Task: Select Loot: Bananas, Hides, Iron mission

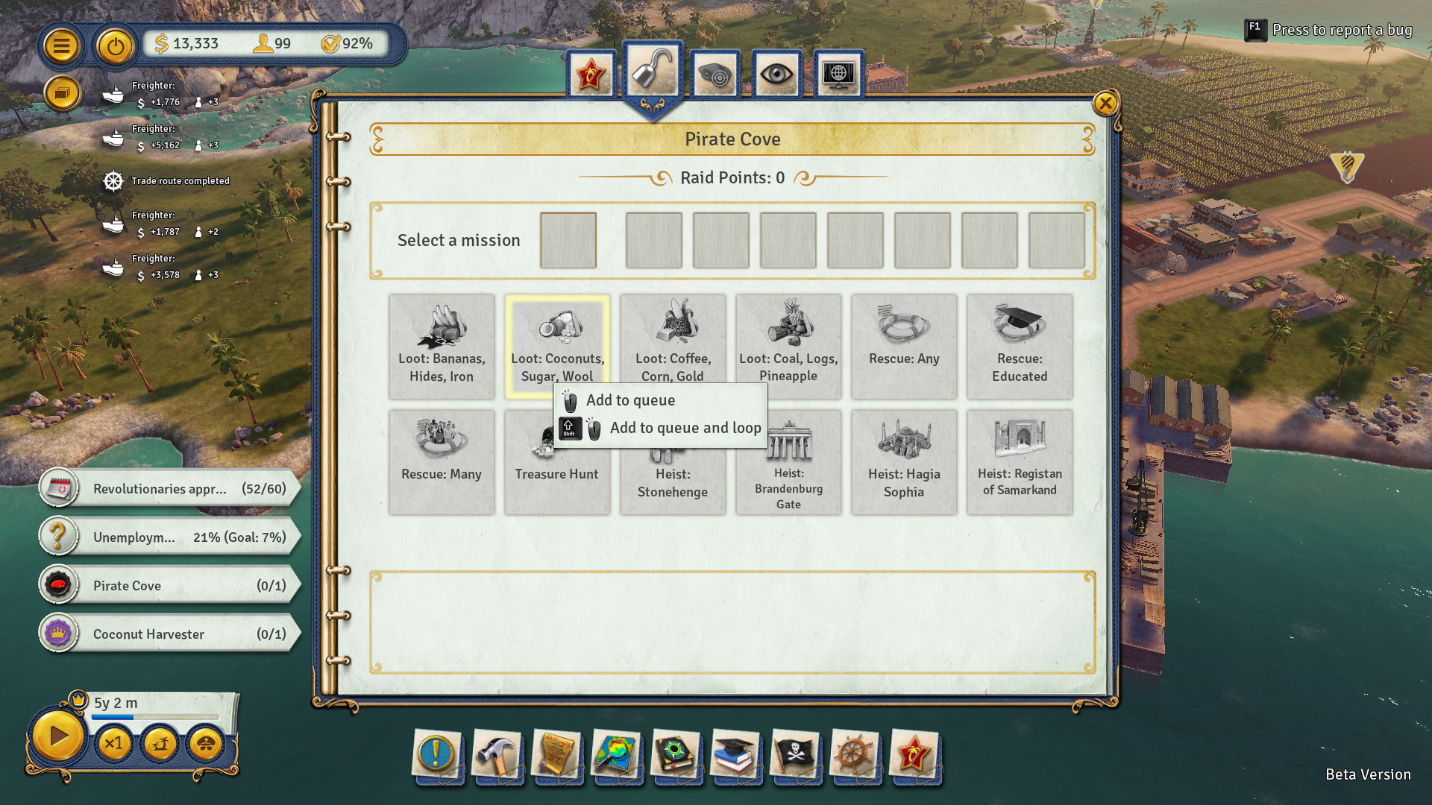Action: click(x=441, y=346)
